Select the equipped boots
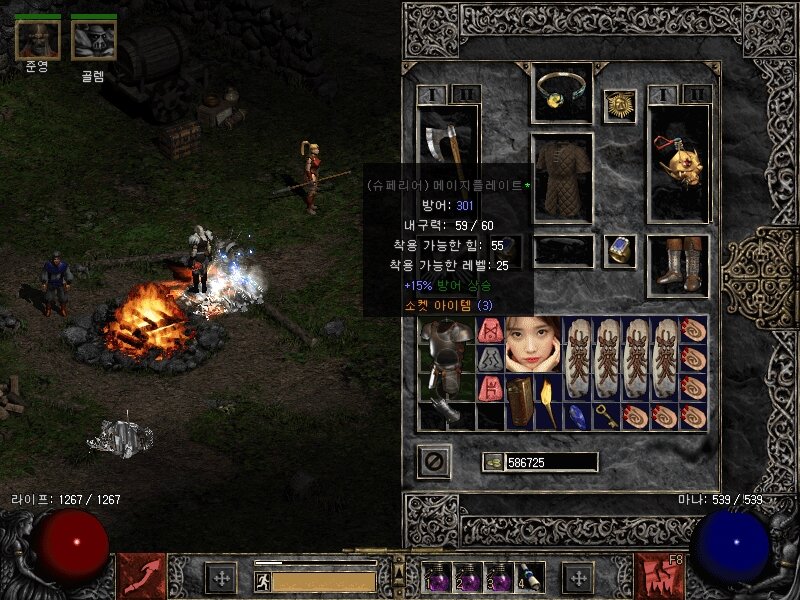This screenshot has height=600, width=800. pyautogui.click(x=679, y=265)
